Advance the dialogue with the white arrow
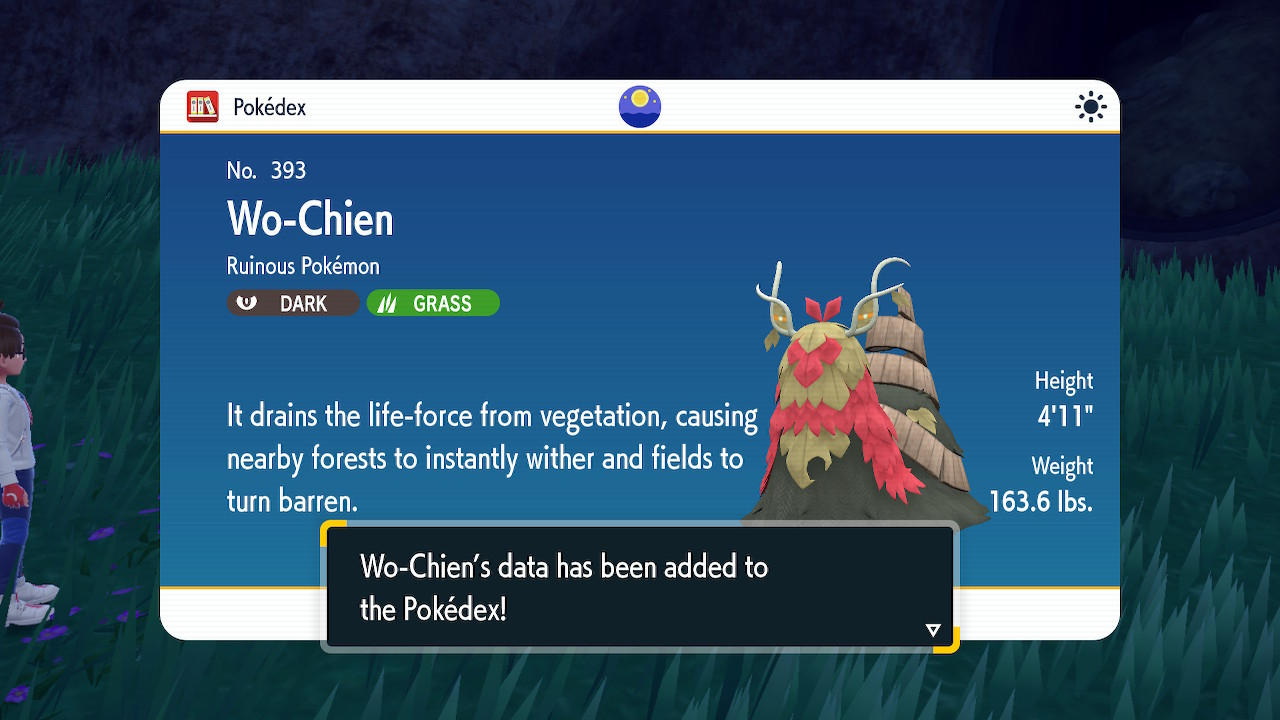 click(x=933, y=630)
